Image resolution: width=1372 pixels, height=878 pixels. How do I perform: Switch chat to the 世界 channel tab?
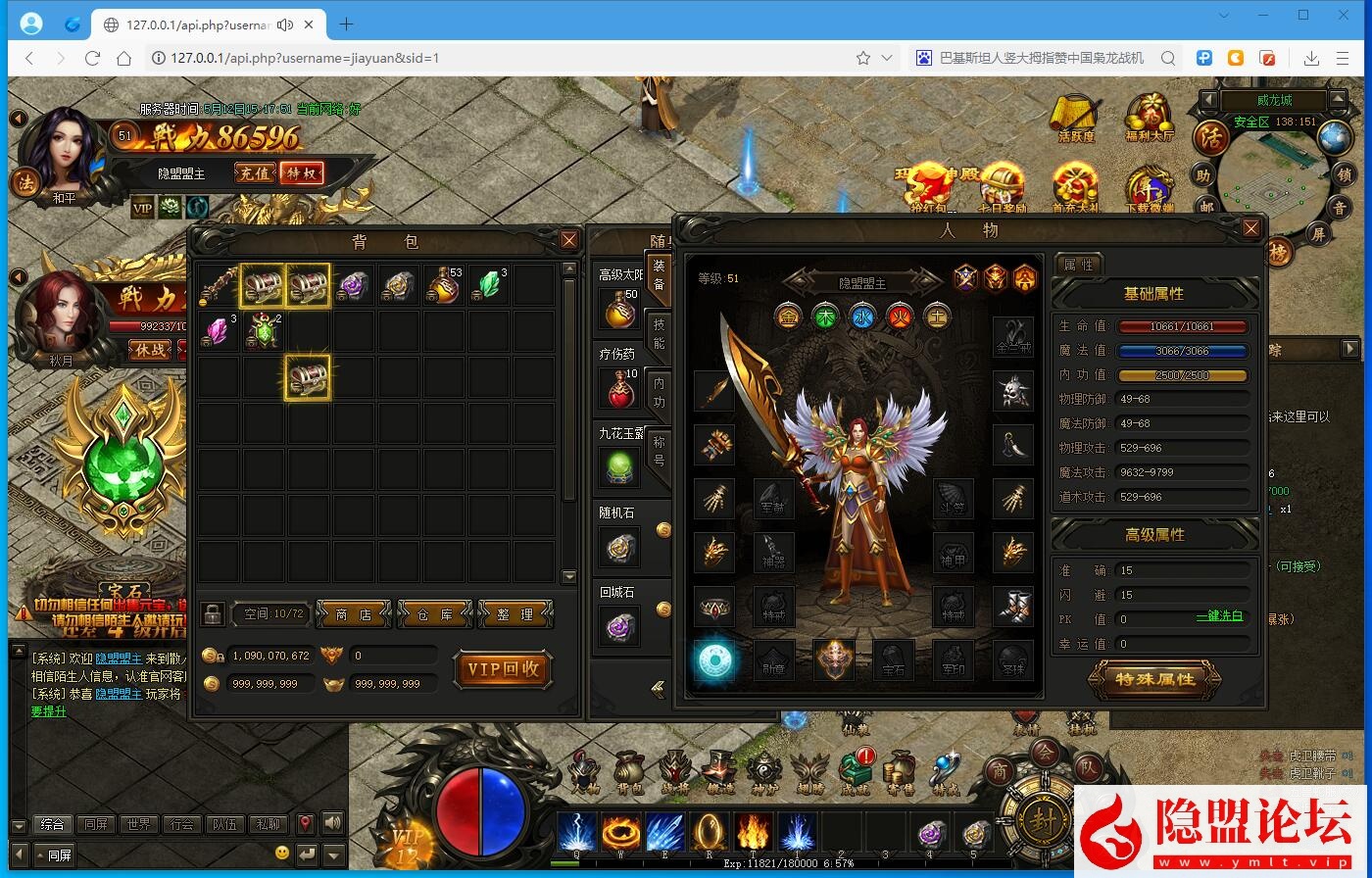tap(138, 824)
